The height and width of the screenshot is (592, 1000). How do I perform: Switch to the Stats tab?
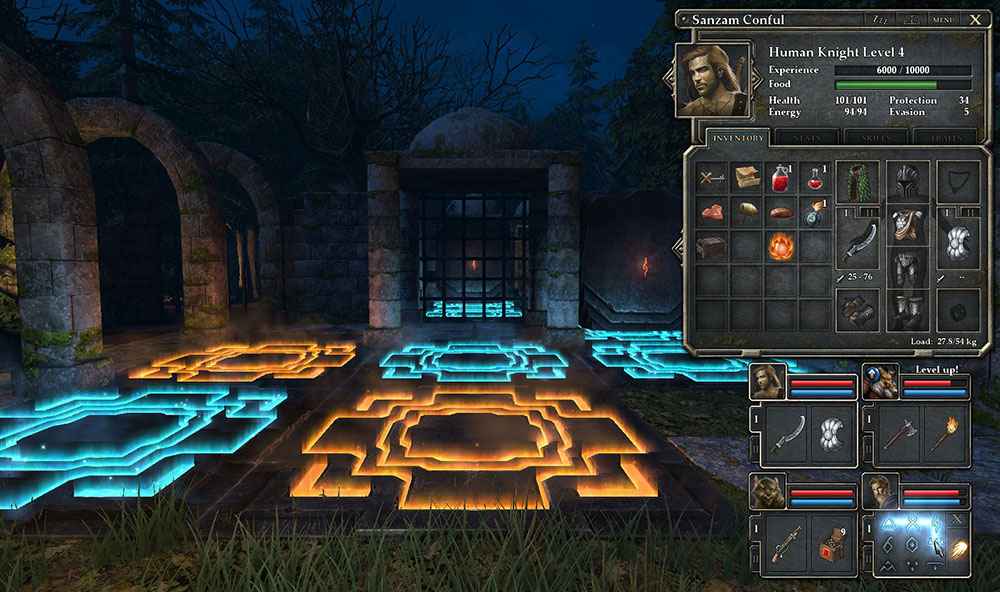(x=807, y=138)
